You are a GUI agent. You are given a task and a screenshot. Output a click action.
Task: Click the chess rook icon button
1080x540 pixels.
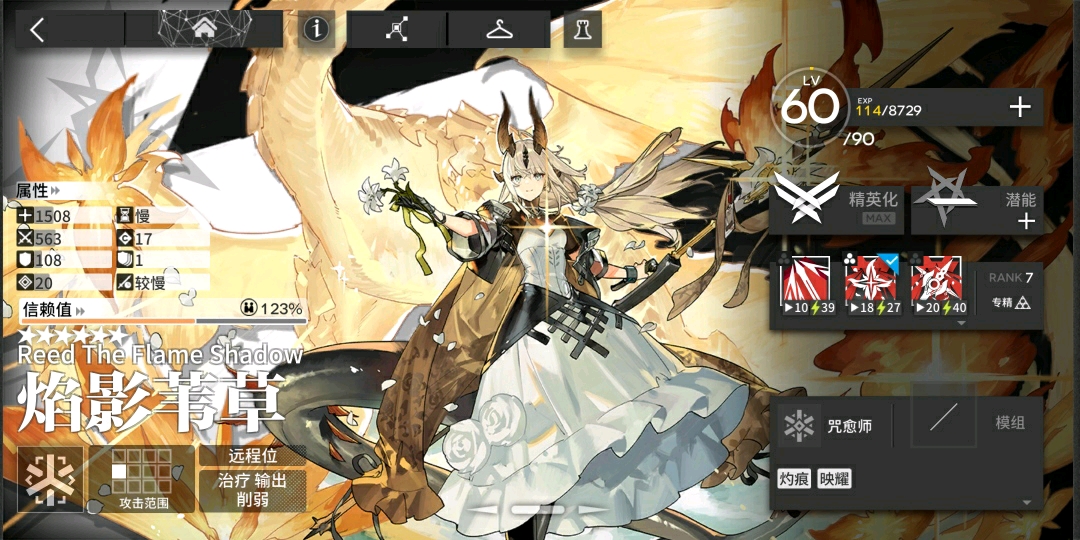(582, 30)
